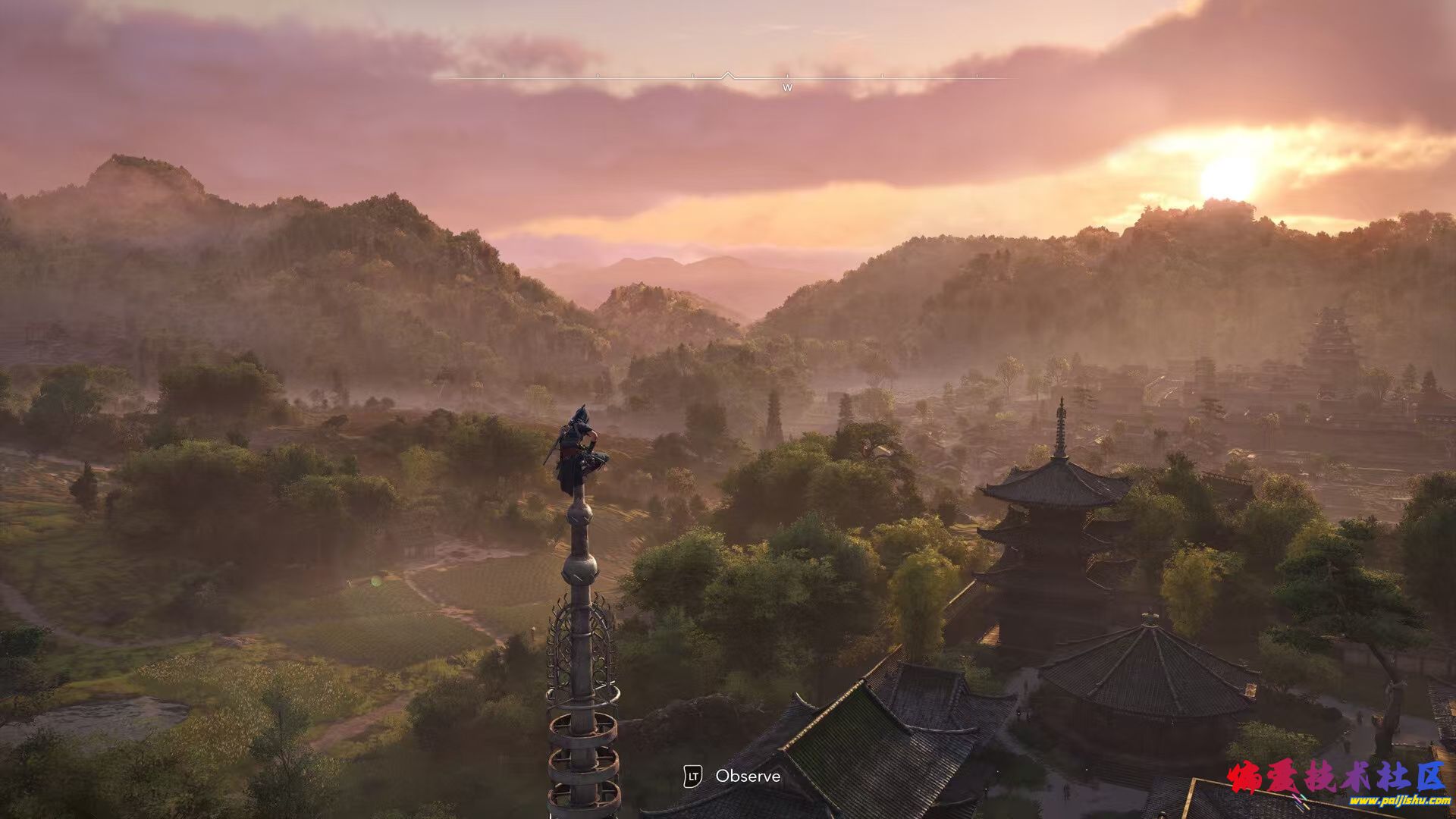The width and height of the screenshot is (1456, 819).
Task: Click the W marker on the compass bar
Action: pyautogui.click(x=787, y=87)
